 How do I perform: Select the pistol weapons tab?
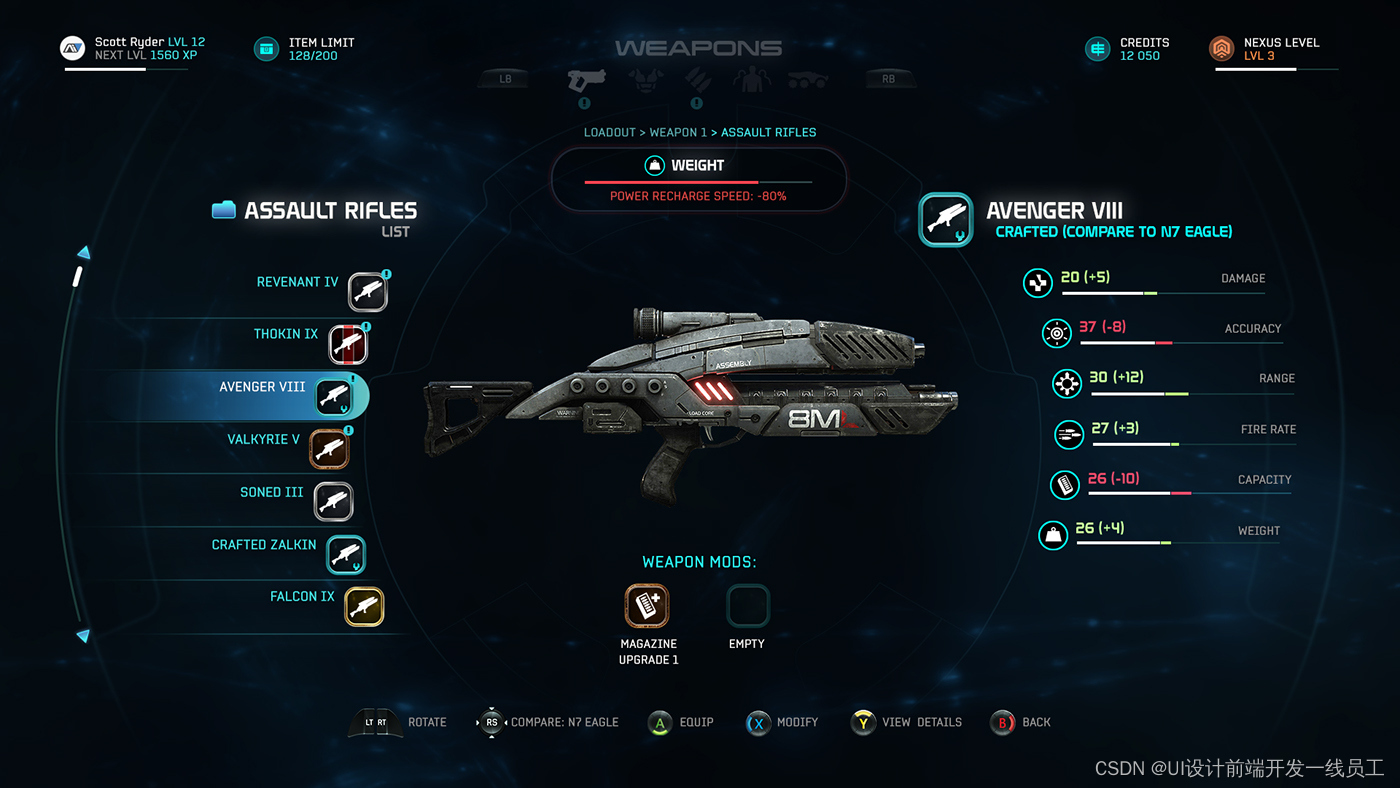(x=585, y=79)
